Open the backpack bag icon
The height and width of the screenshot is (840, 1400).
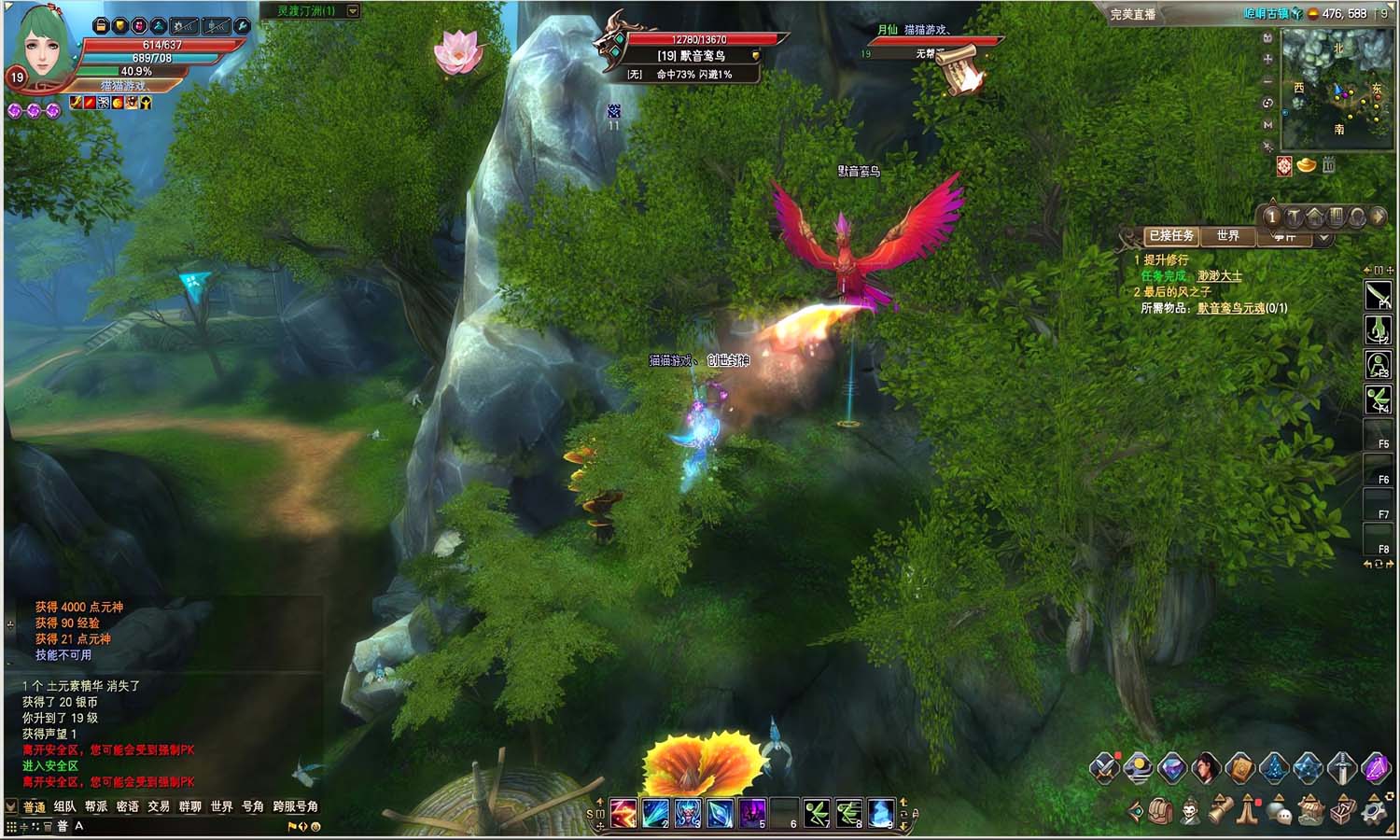1160,811
